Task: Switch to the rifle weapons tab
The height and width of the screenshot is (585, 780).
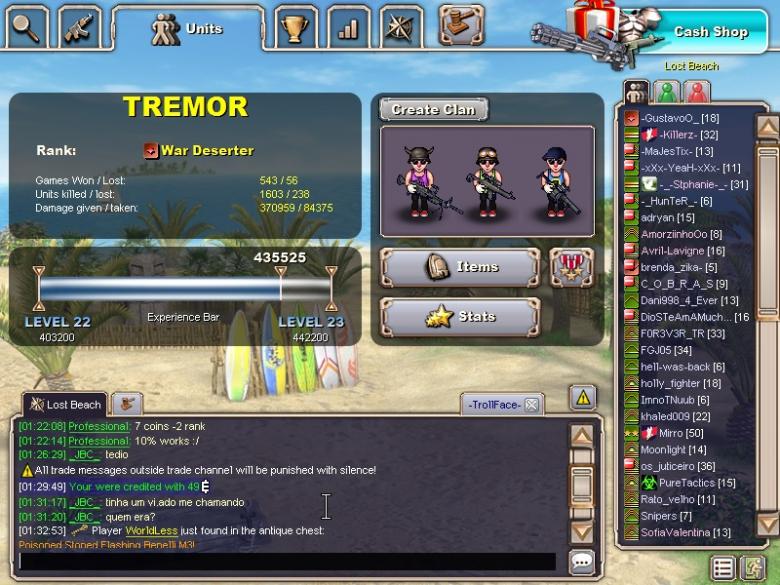Action: point(79,27)
